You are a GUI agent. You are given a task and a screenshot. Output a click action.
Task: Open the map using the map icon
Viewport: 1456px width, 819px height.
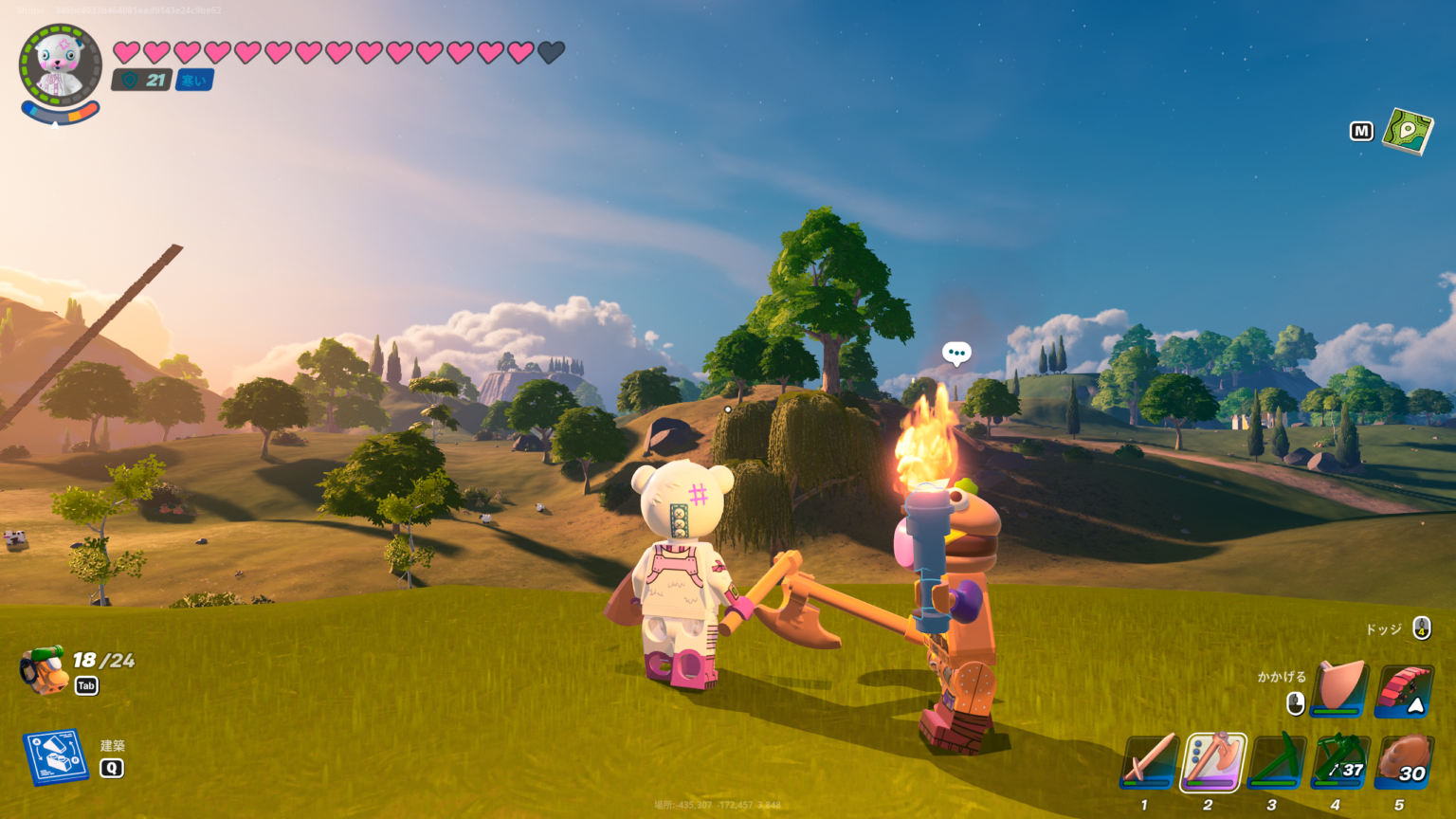pos(1407,131)
